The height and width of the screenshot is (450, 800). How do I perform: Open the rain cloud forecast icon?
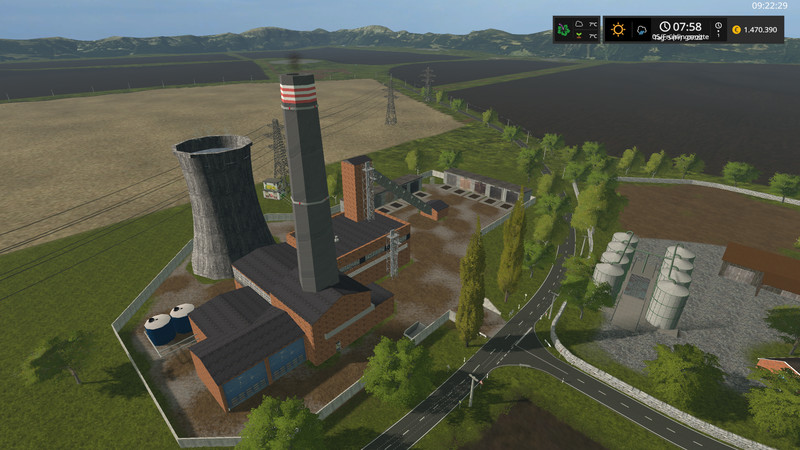click(x=641, y=30)
